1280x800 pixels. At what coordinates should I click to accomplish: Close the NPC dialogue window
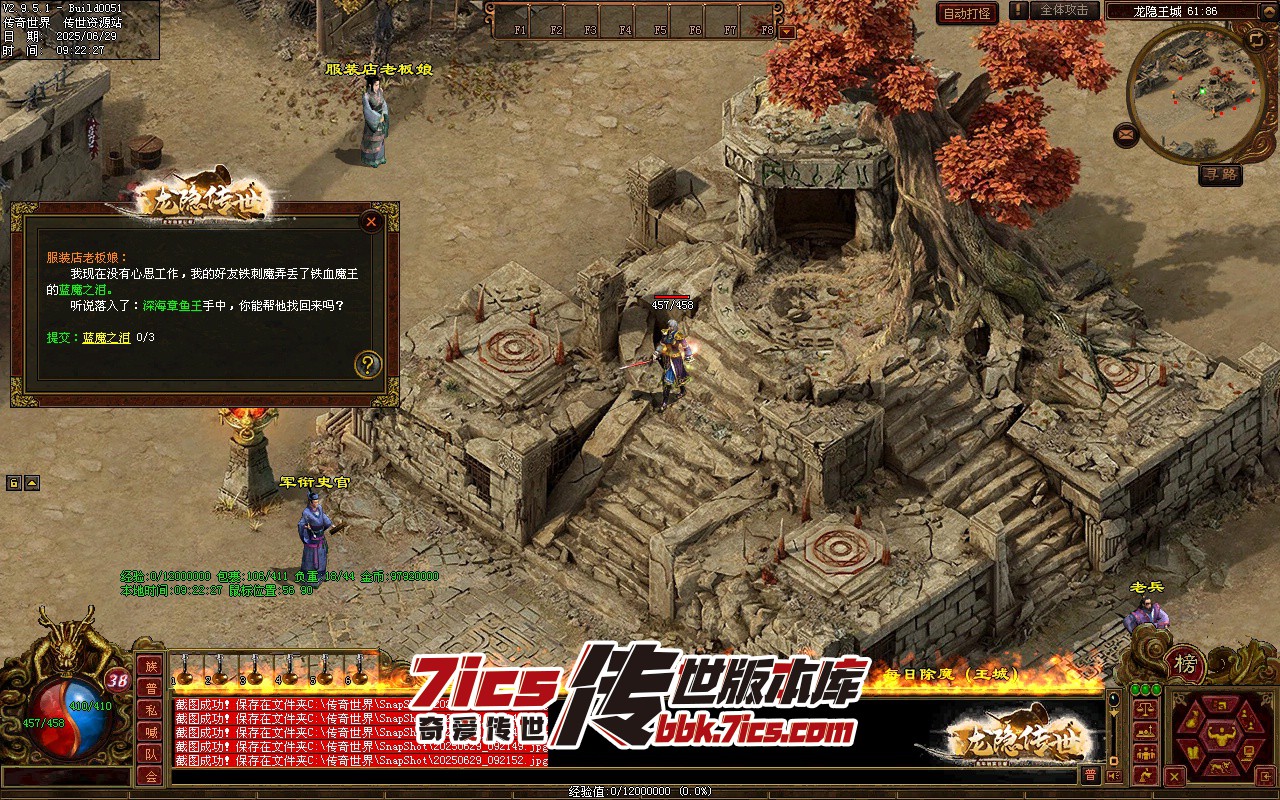coord(371,222)
